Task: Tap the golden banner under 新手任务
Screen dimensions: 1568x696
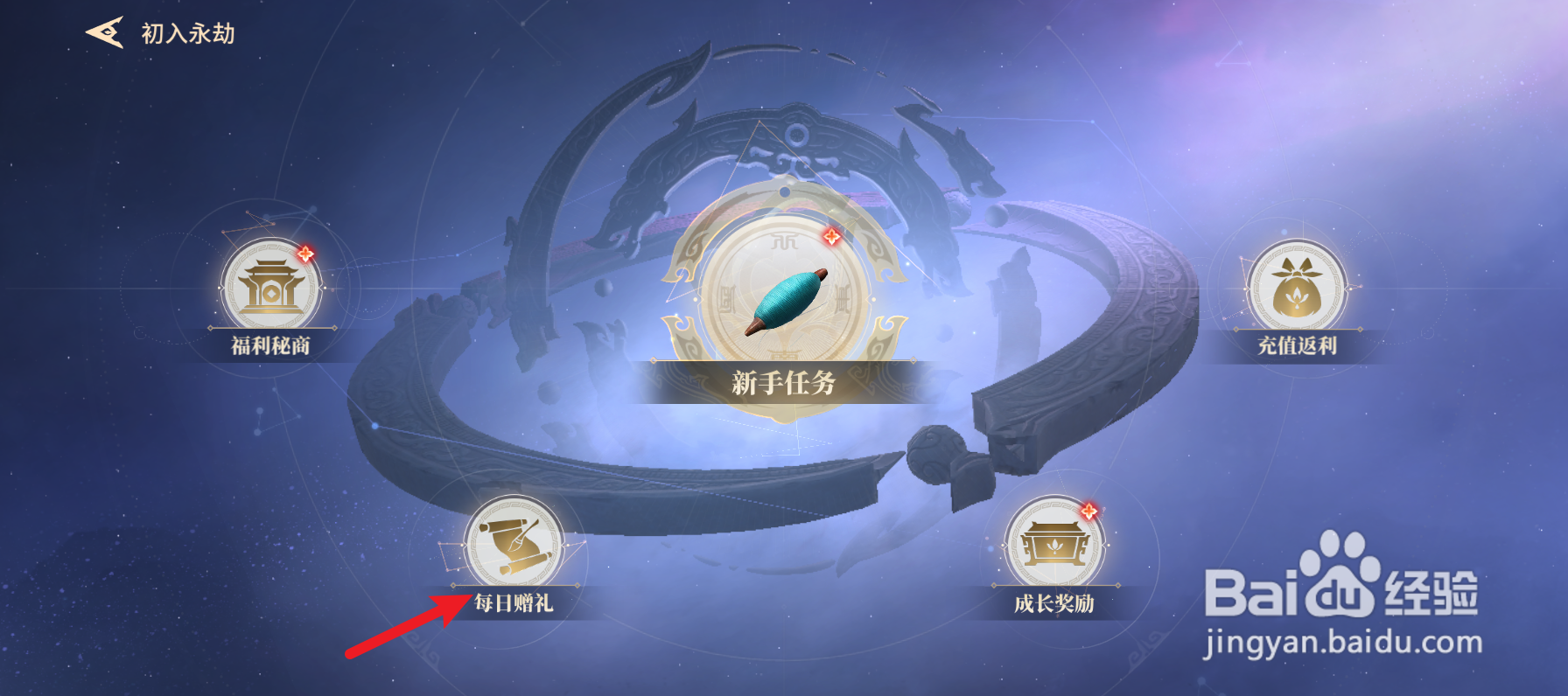Action: click(x=785, y=380)
